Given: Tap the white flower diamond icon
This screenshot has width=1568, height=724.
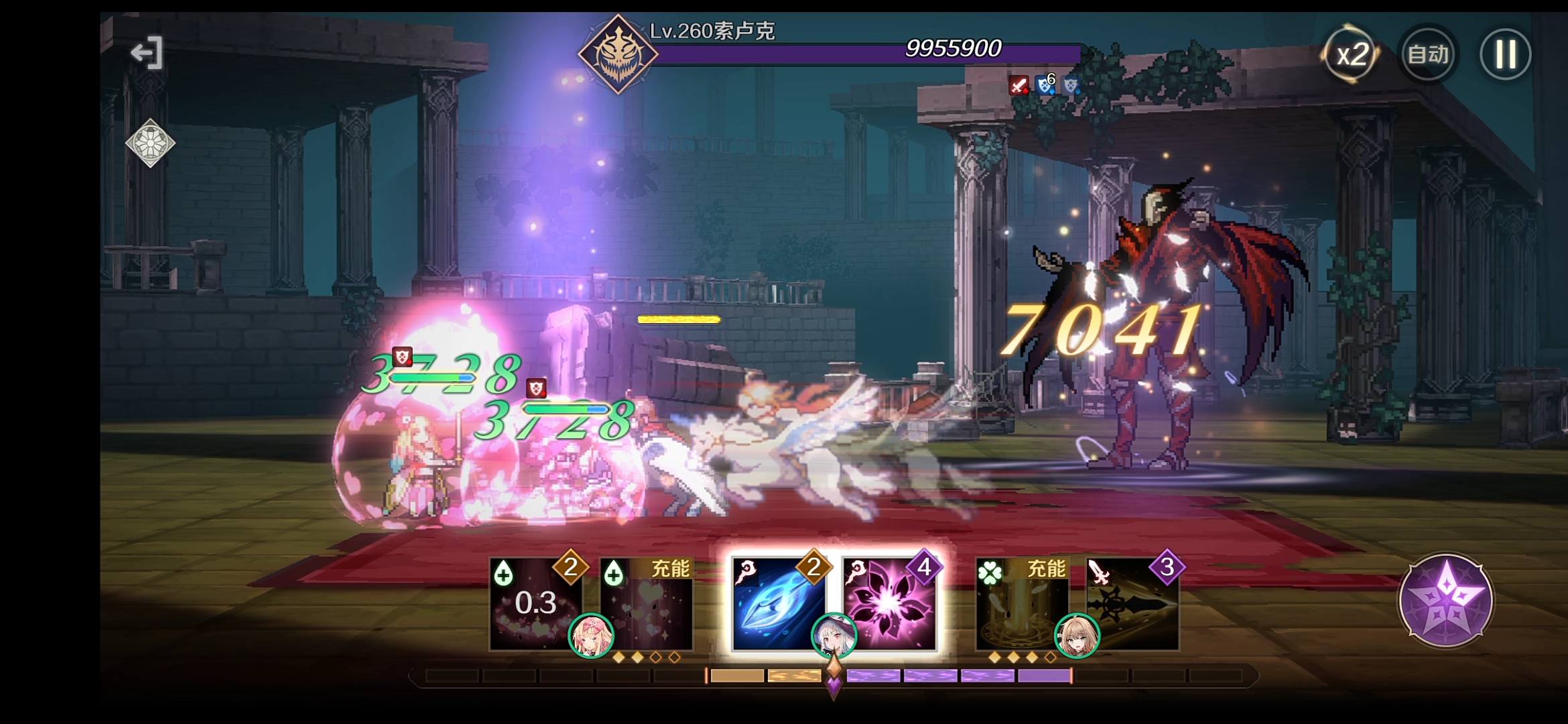Looking at the screenshot, I should click(150, 143).
